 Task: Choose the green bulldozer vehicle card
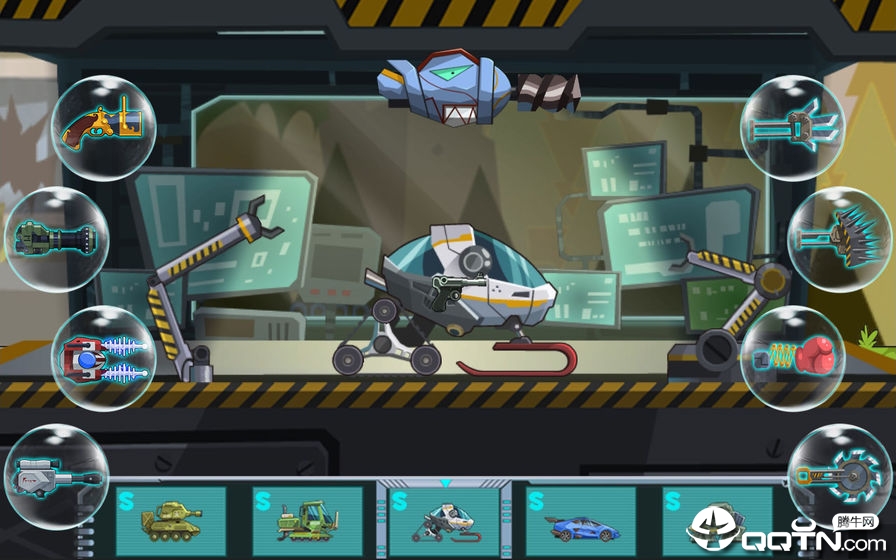tap(307, 520)
